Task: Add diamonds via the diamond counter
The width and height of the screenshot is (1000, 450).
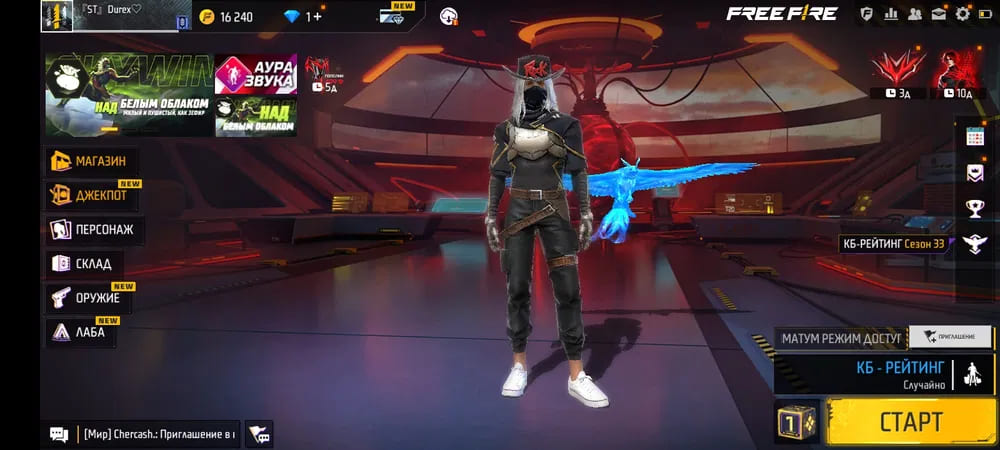Action: pyautogui.click(x=303, y=16)
